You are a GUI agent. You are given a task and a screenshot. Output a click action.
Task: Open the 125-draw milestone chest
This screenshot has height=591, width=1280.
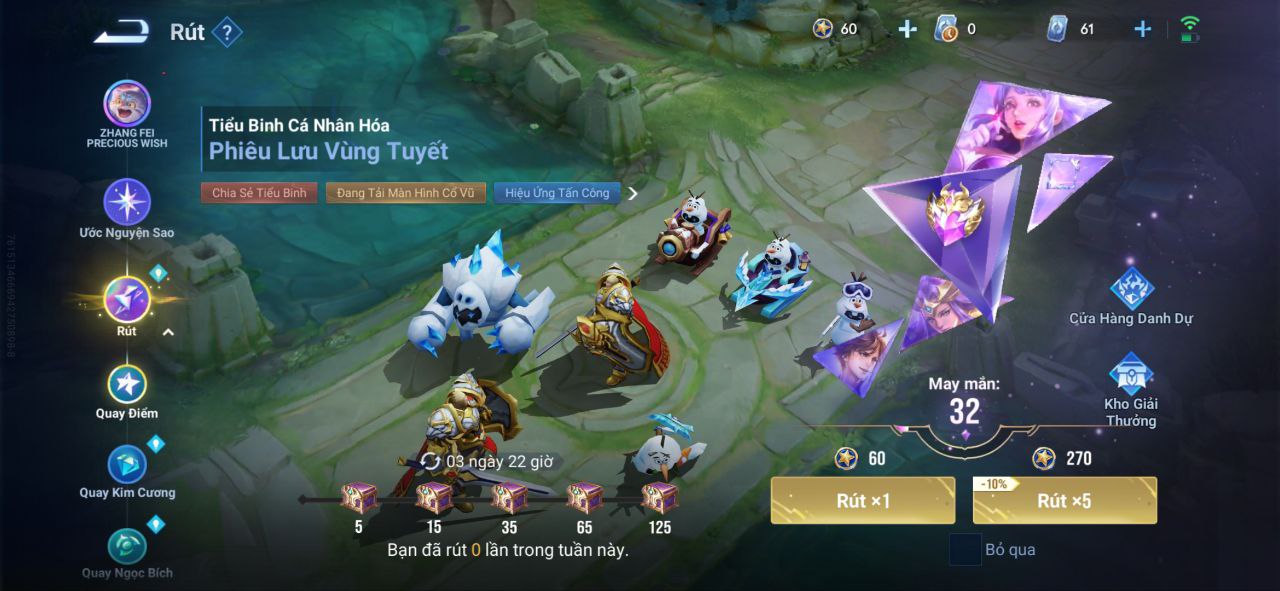[659, 497]
